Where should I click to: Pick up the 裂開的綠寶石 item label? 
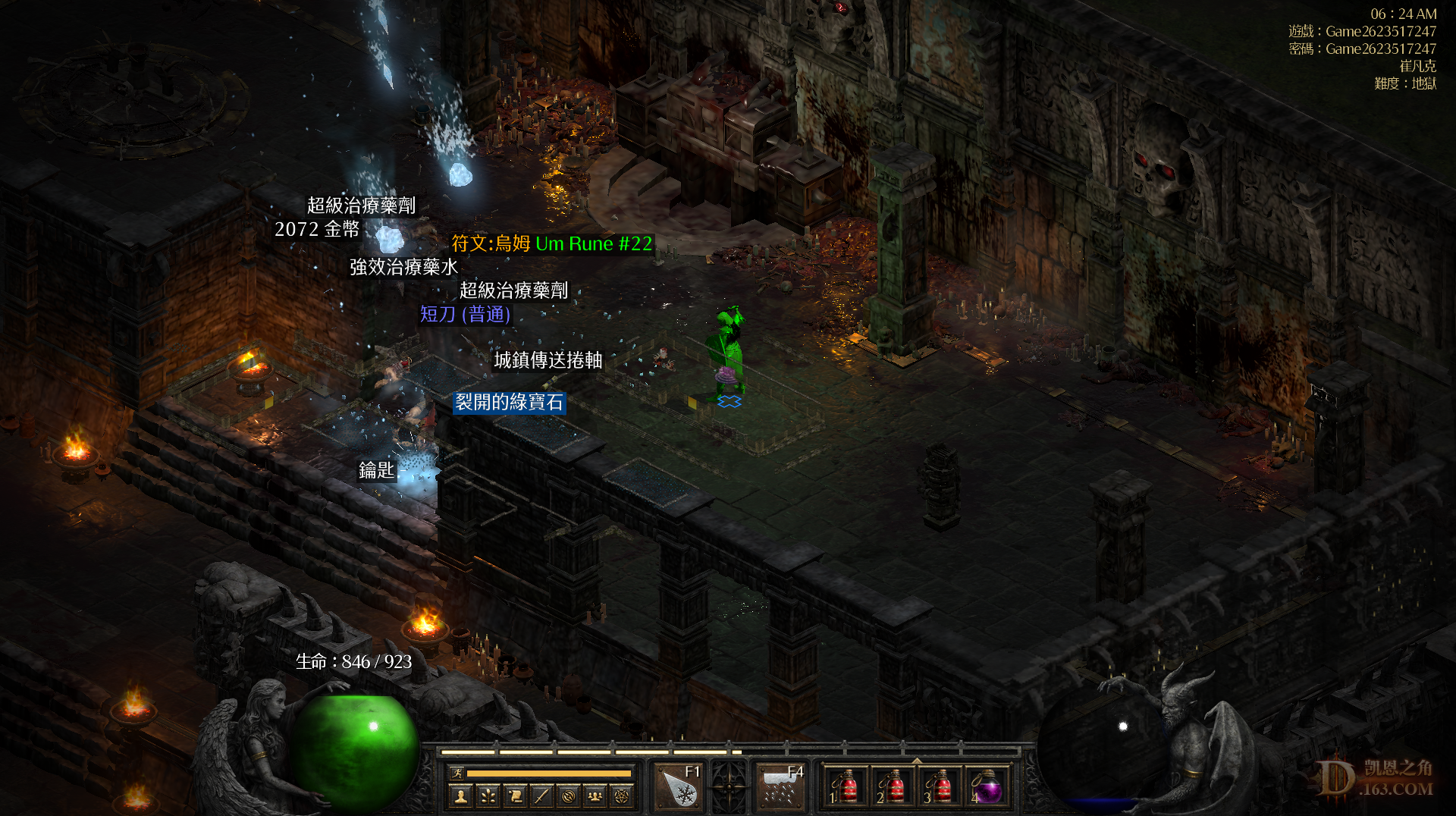509,402
